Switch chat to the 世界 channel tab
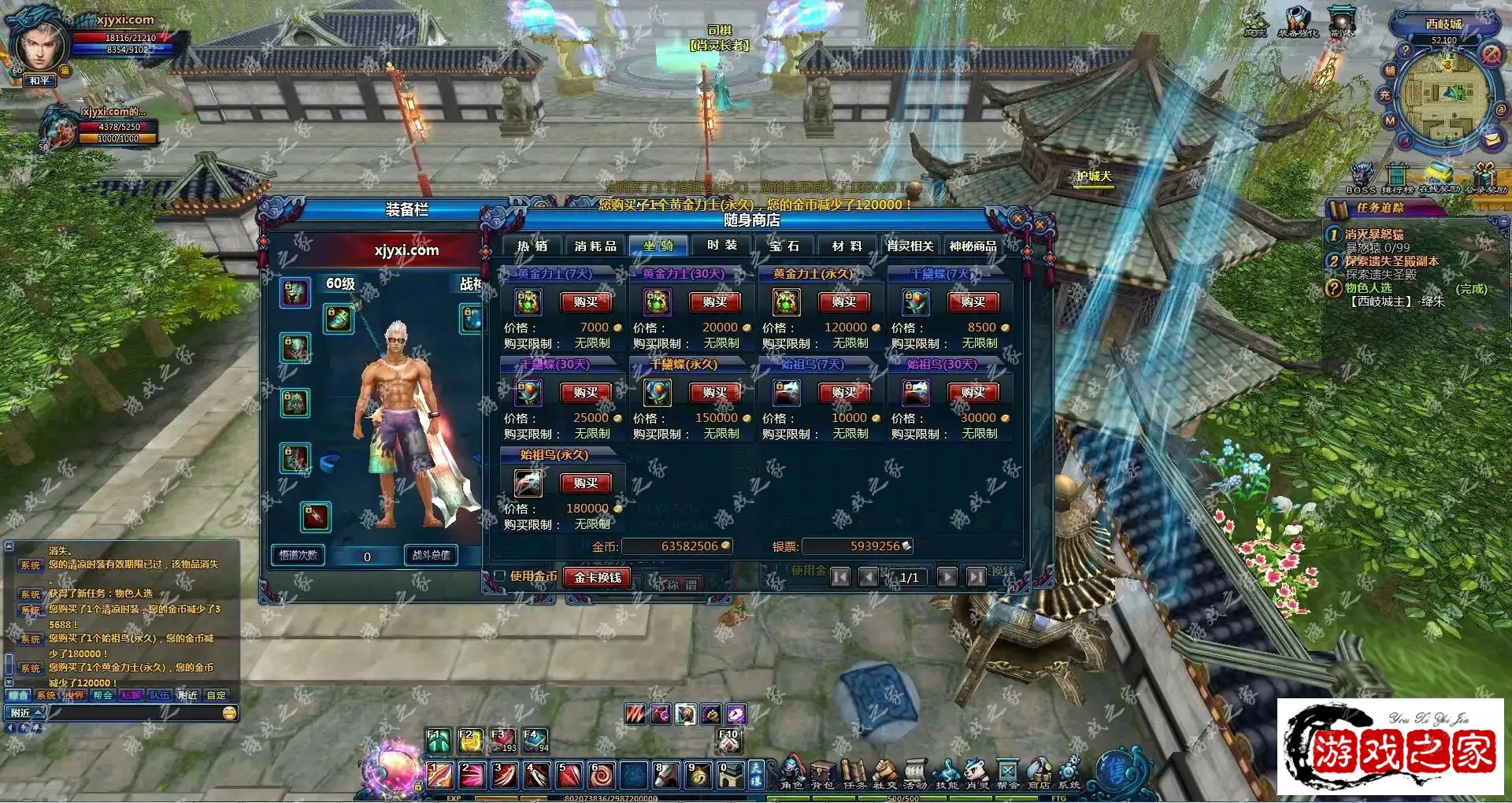The width and height of the screenshot is (1512, 803). pos(75,695)
